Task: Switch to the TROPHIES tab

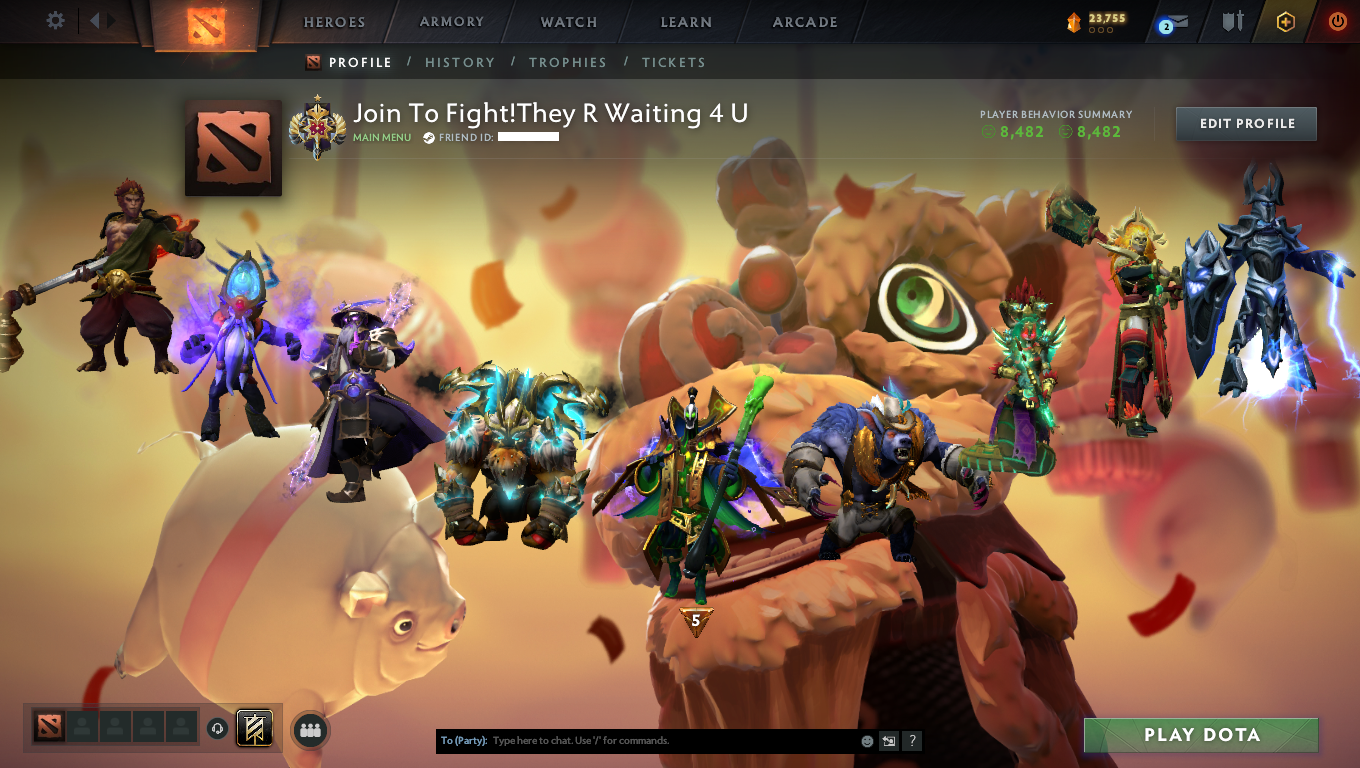Action: [x=568, y=62]
